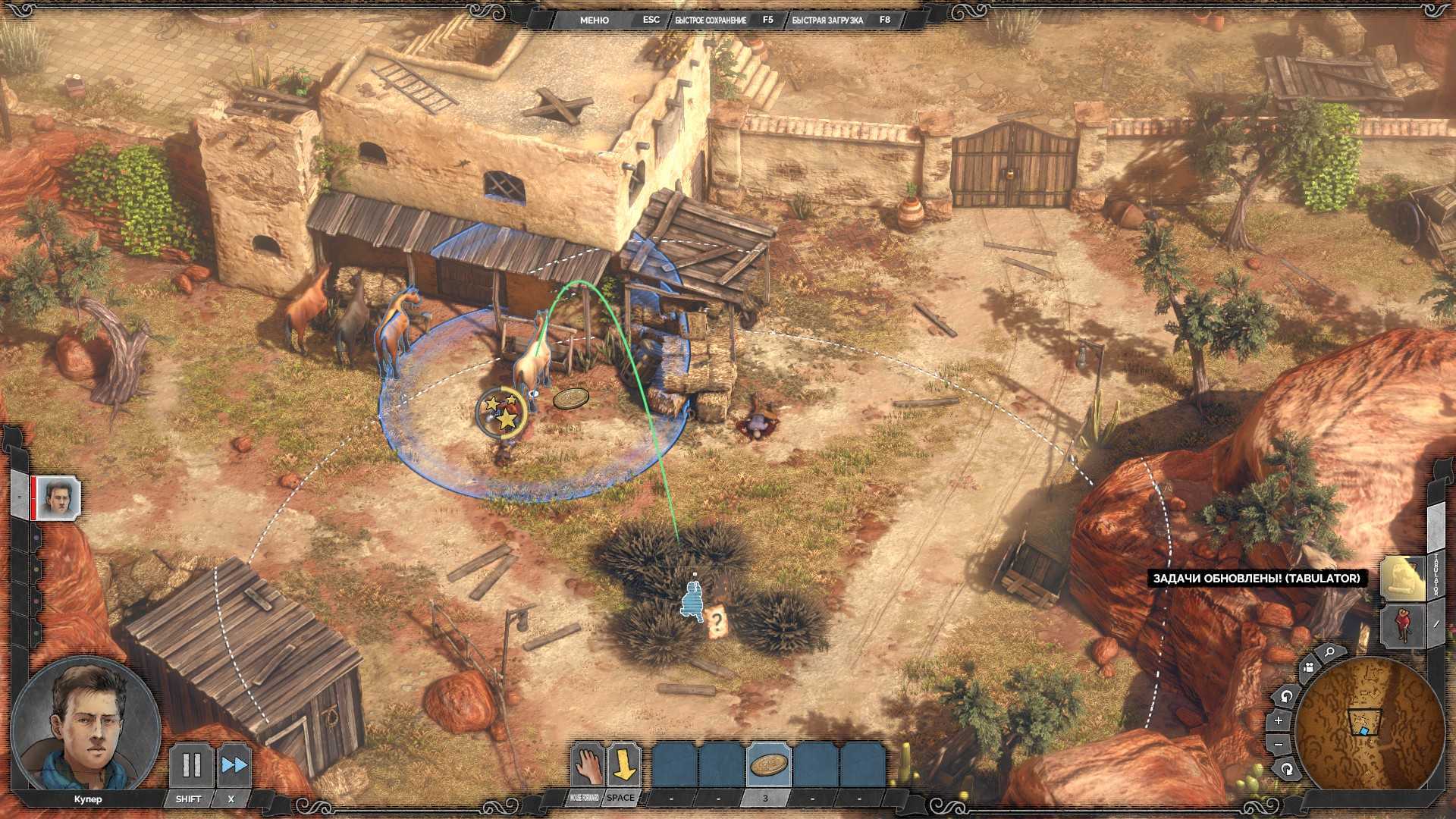Rotate camera clockwise with lower arrow button

1287,770
